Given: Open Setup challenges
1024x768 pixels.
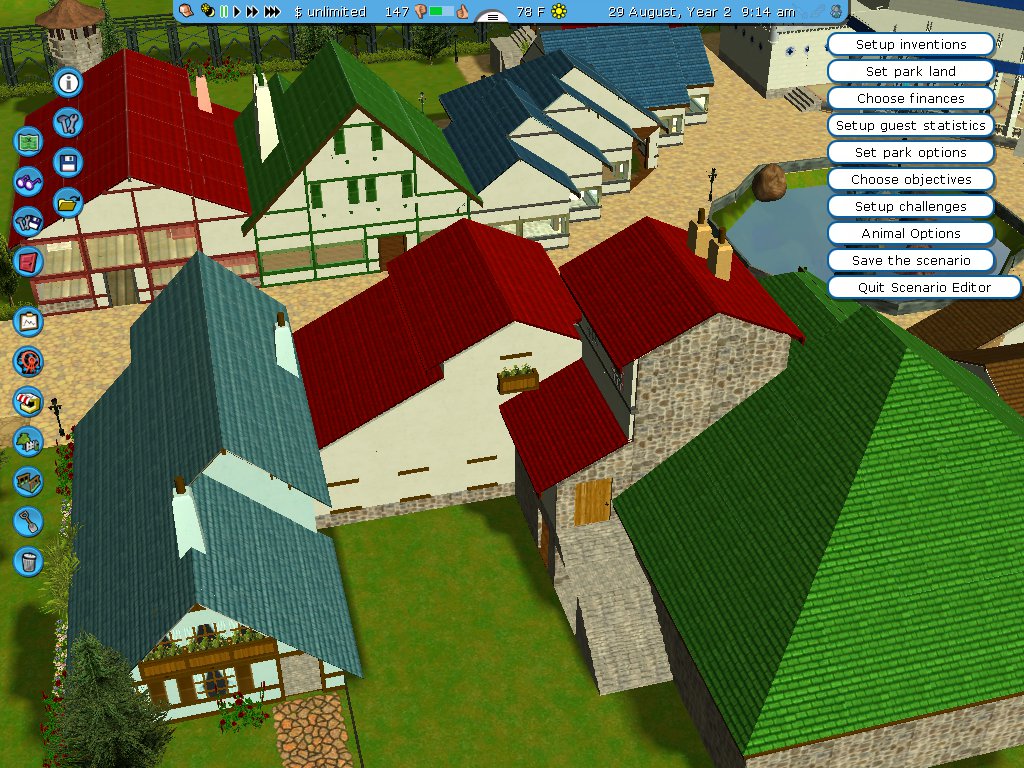Looking at the screenshot, I should point(911,207).
